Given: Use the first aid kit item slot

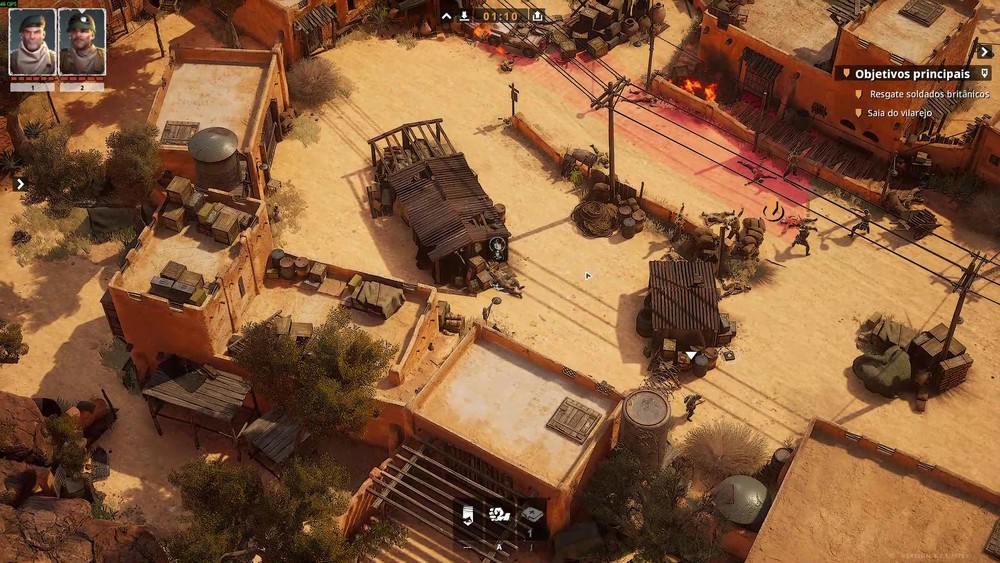Looking at the screenshot, I should [x=532, y=516].
